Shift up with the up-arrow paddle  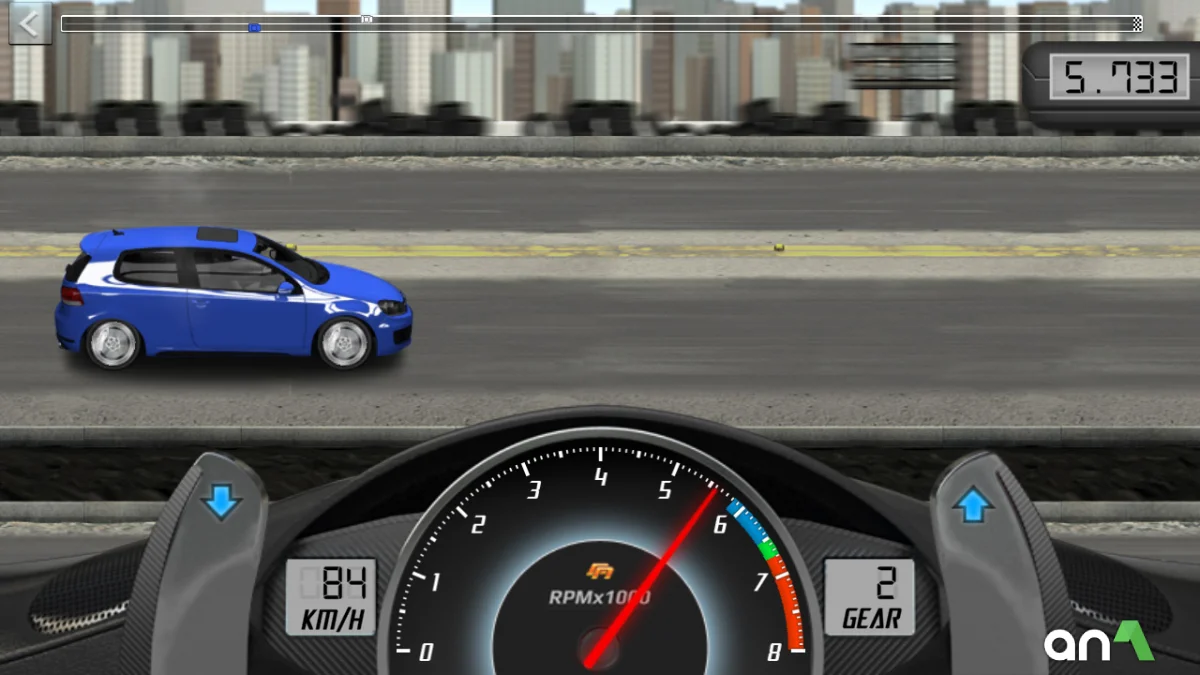pyautogui.click(x=973, y=507)
